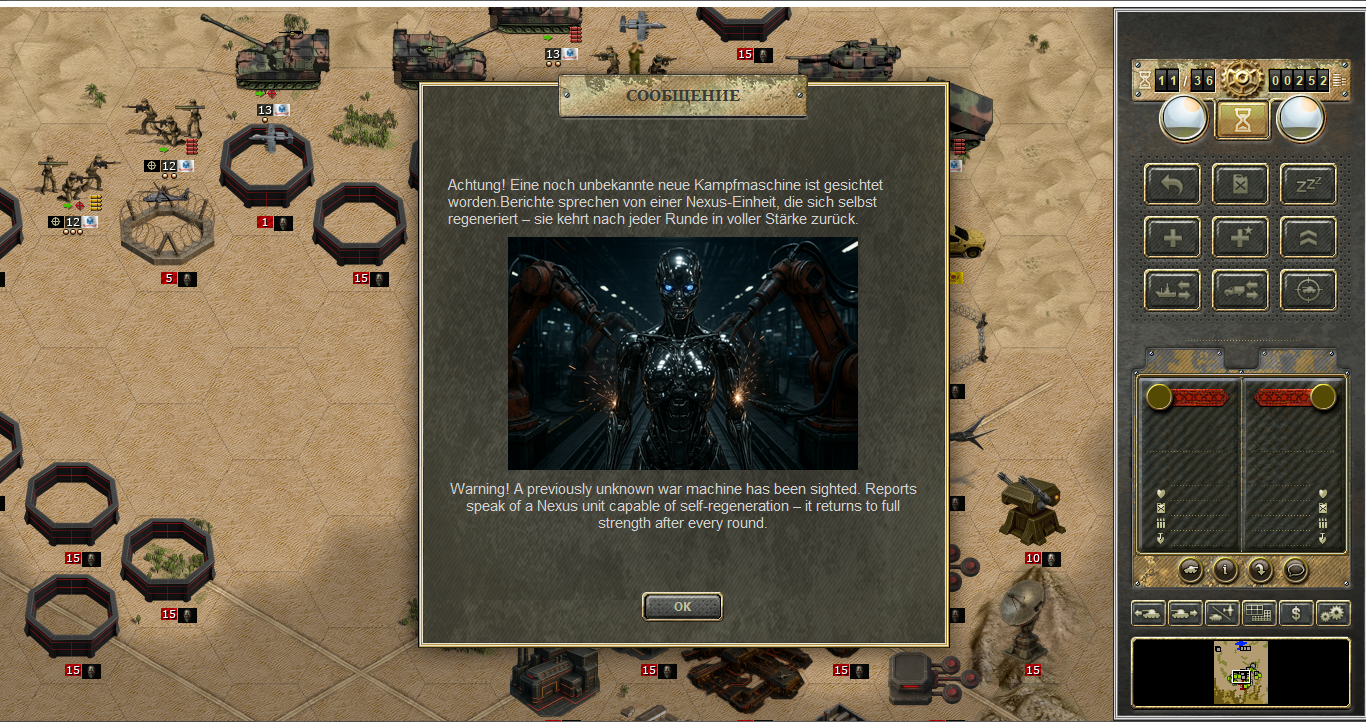Put the unit to sleep with Zzz
The height and width of the screenshot is (722, 1366).
[x=1308, y=184]
